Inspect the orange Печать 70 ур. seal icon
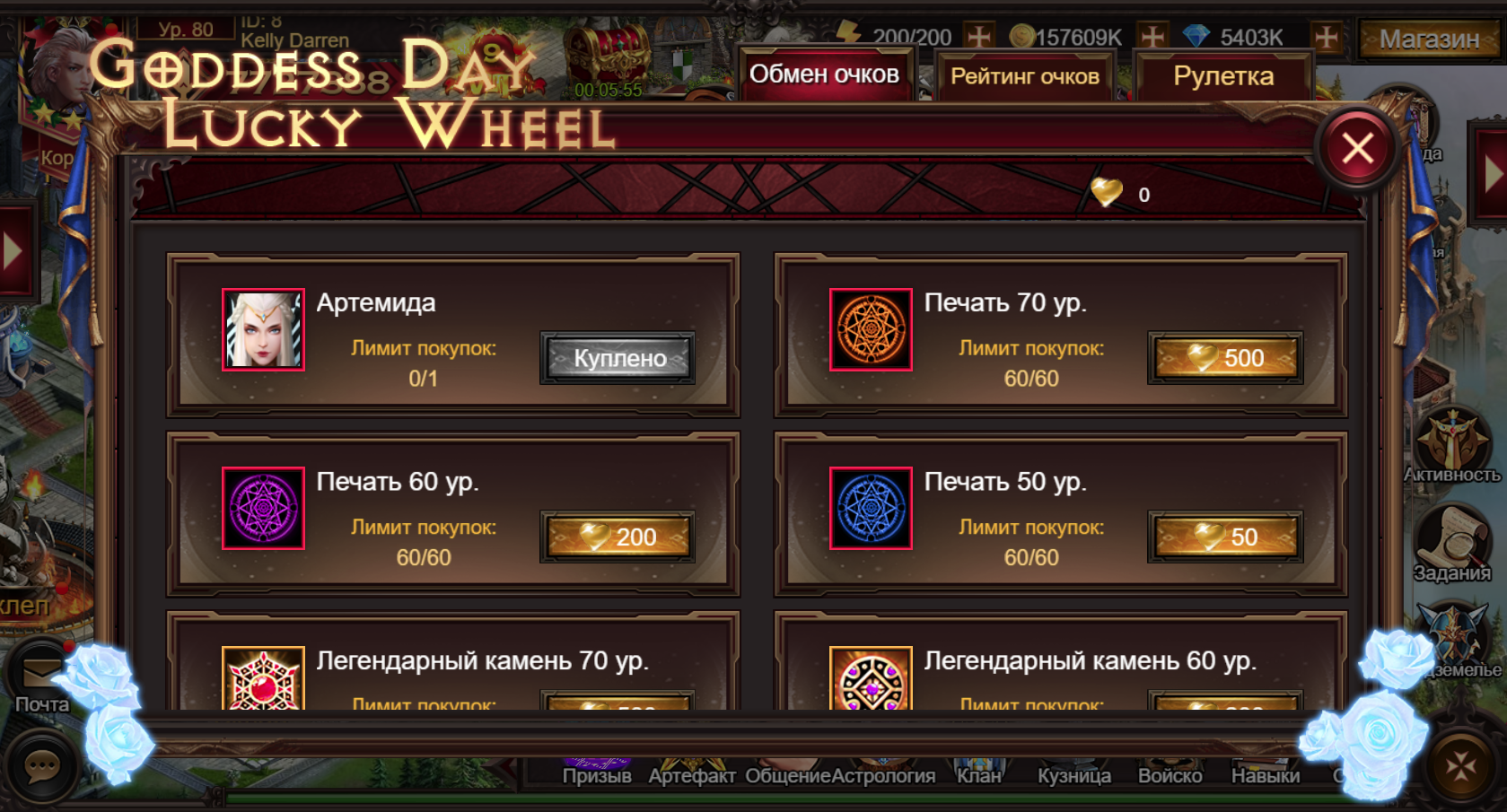1507x812 pixels. point(871,329)
